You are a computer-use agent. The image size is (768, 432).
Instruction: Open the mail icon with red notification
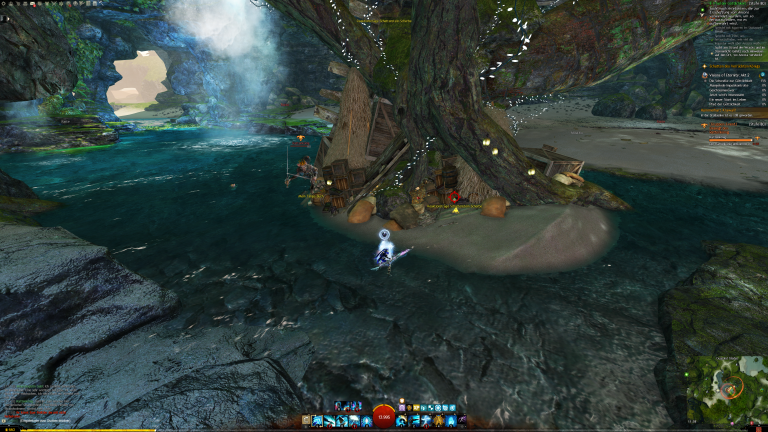(x=33, y=4)
